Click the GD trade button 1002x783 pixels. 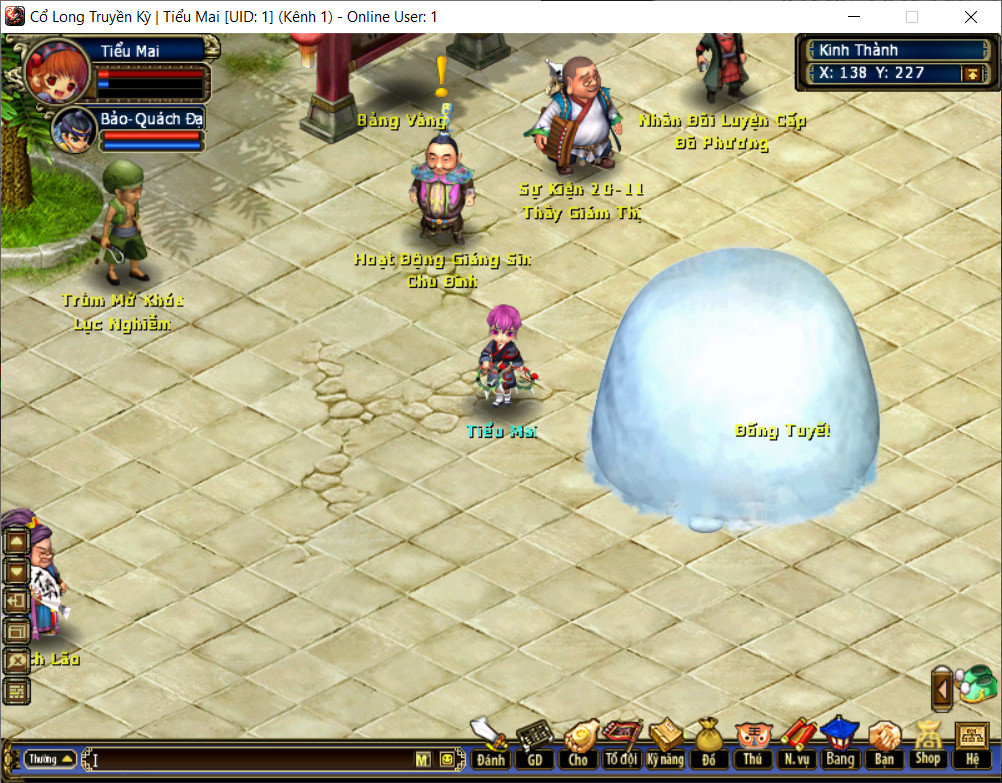click(x=534, y=745)
